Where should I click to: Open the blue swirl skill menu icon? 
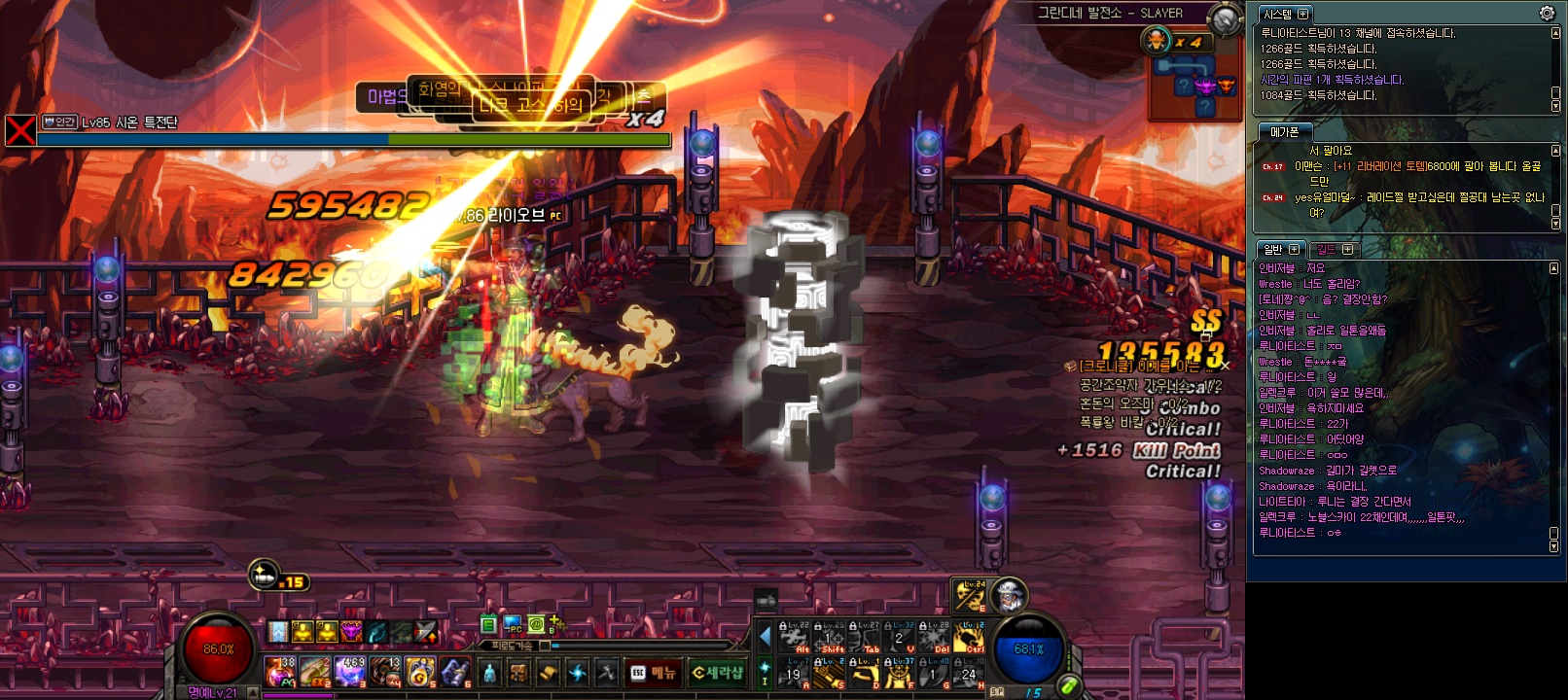click(577, 673)
